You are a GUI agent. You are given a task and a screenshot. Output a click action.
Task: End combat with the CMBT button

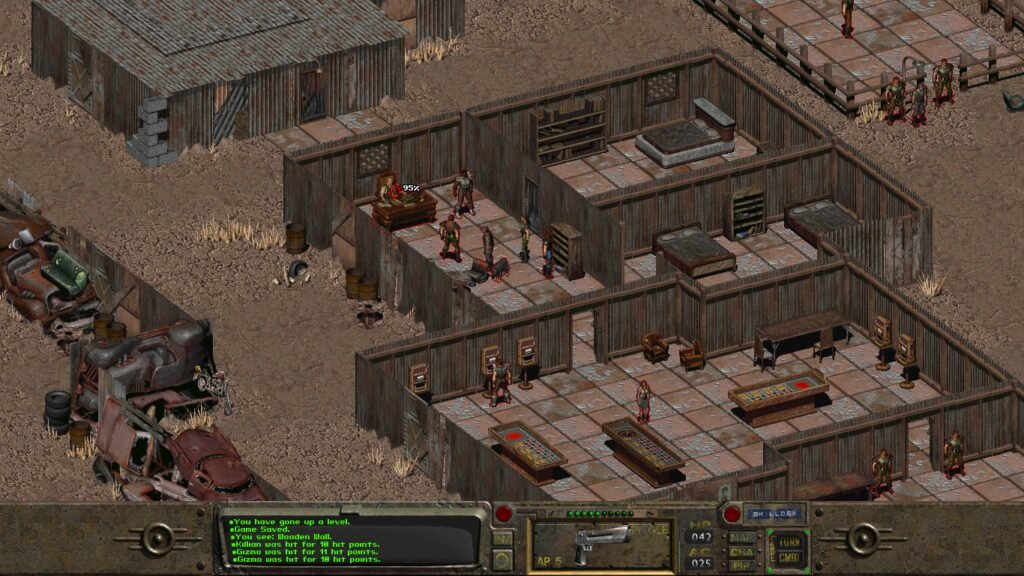788,557
